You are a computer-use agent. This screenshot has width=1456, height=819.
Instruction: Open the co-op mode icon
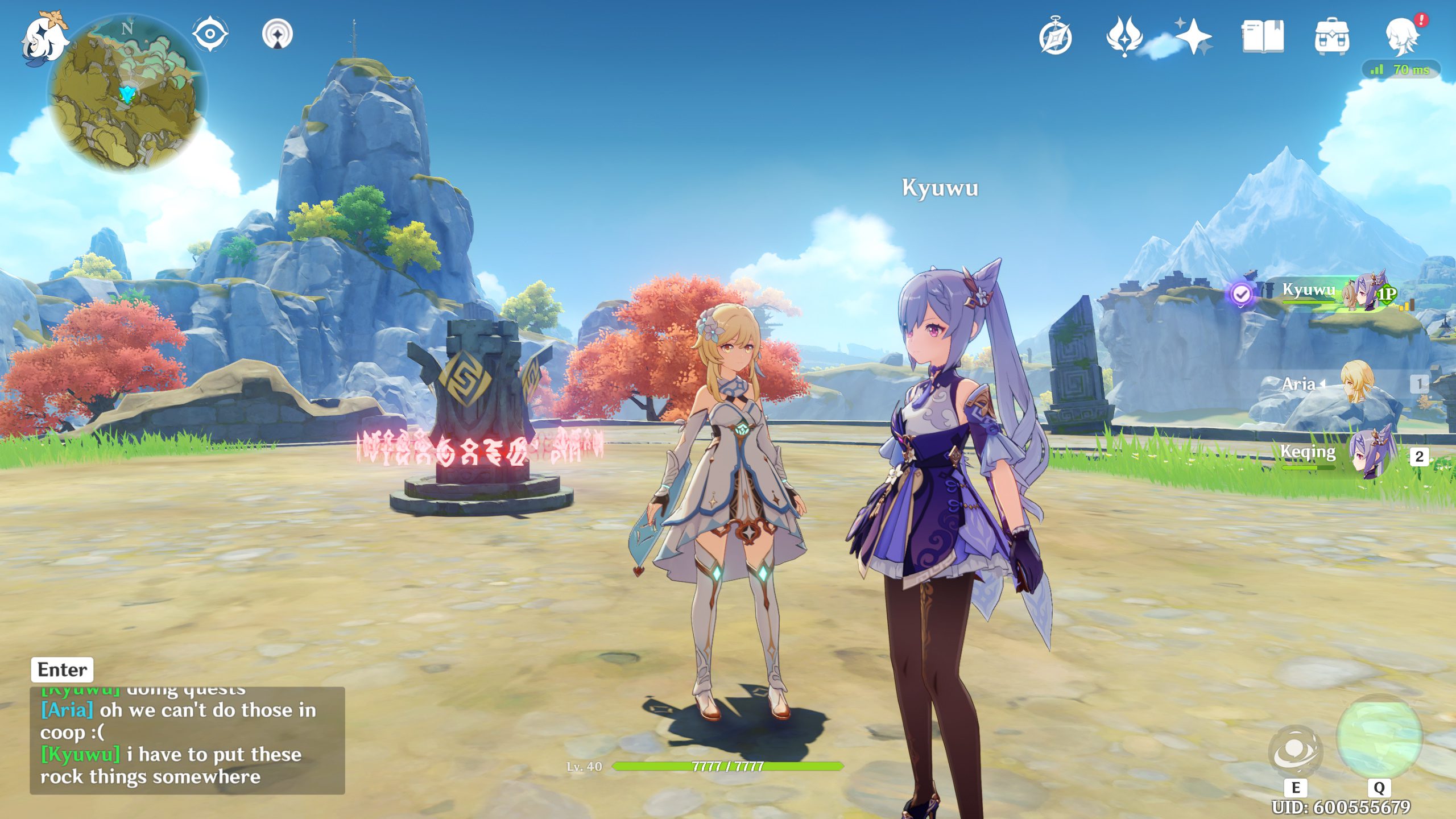[x=278, y=35]
